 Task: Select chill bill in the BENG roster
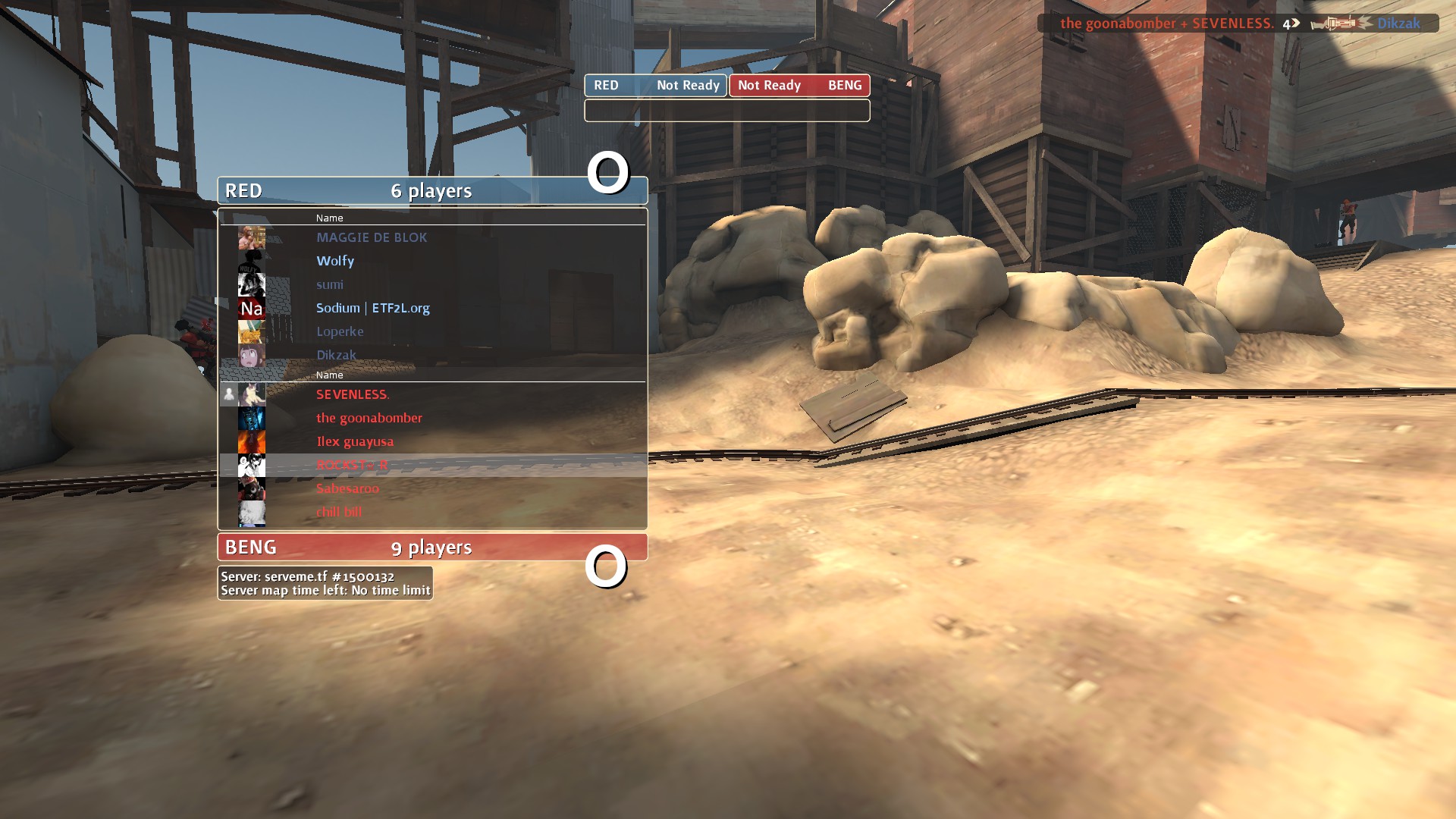pyautogui.click(x=339, y=512)
